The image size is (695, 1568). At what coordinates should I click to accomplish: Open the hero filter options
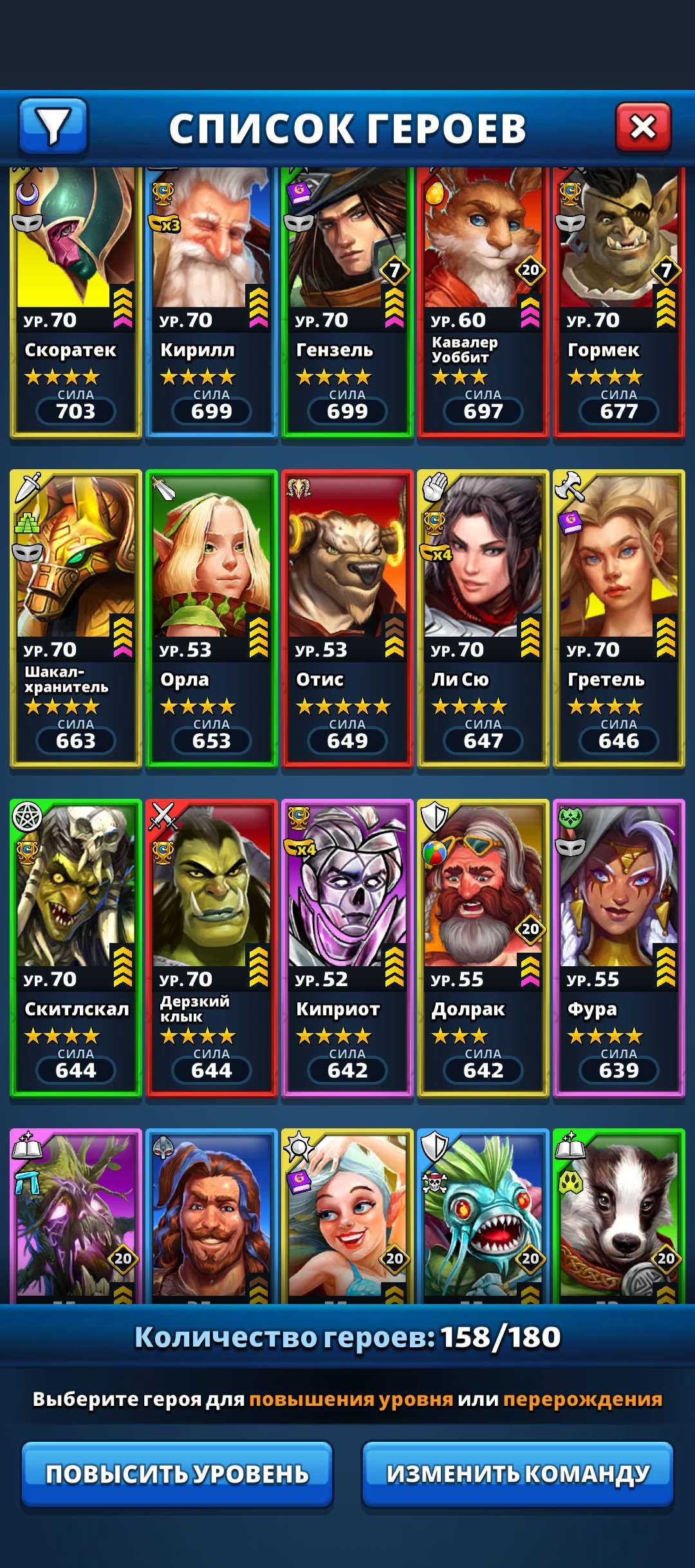[x=53, y=126]
